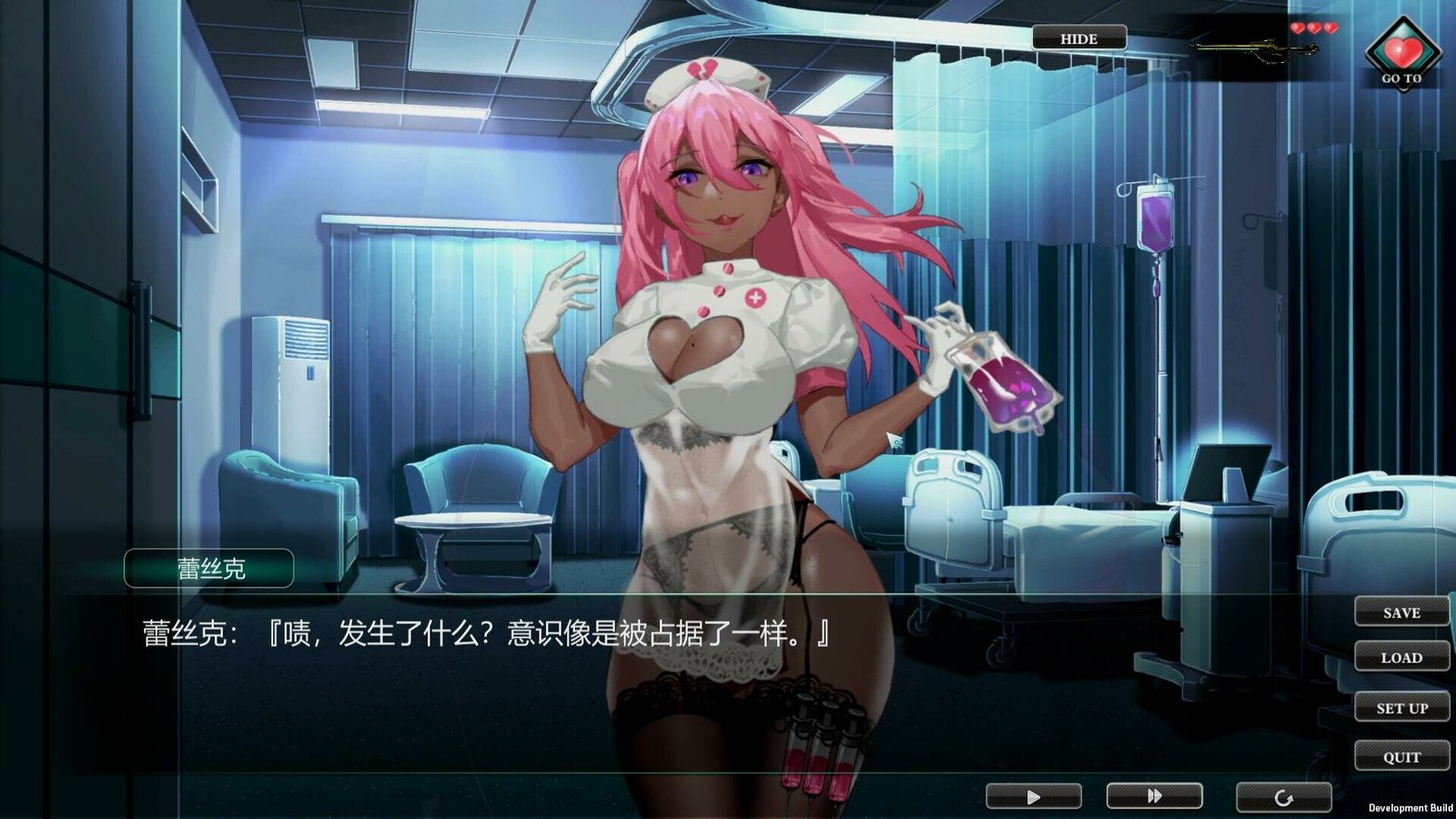Select the QUIT menu entry

[1401, 756]
